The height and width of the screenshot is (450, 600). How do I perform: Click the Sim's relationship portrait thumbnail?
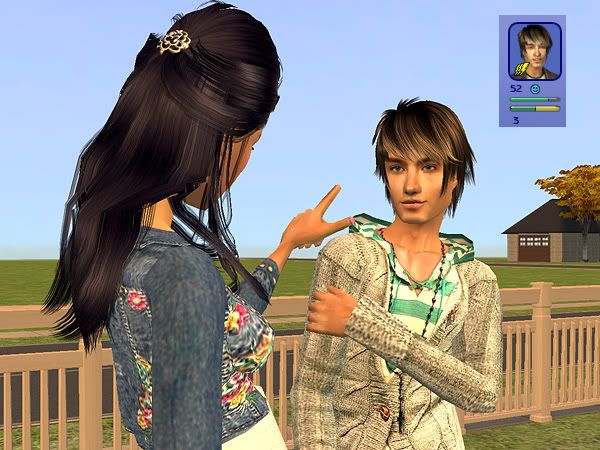[x=534, y=51]
